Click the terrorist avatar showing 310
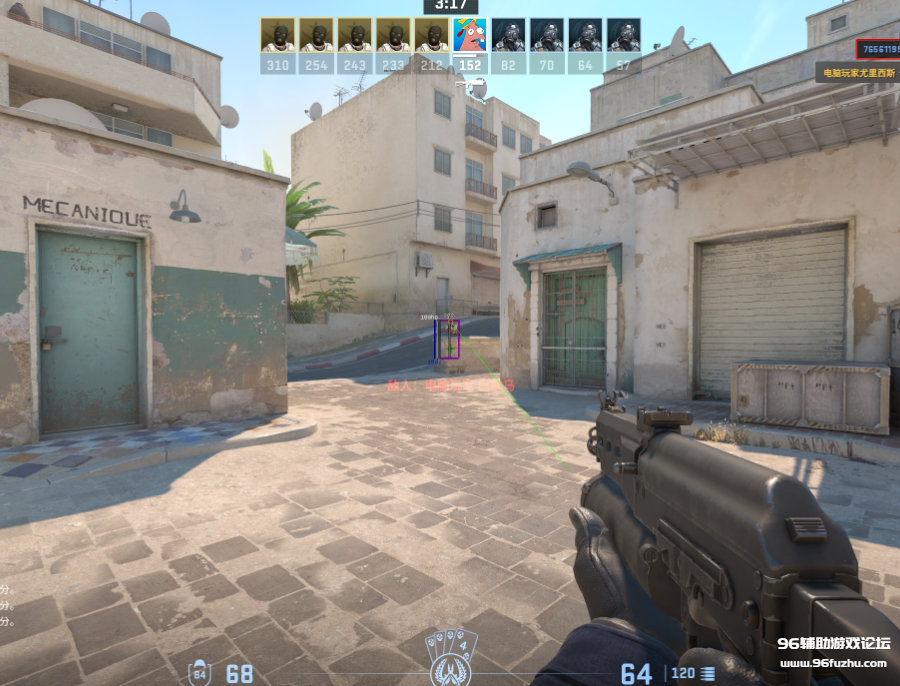Screen dimensions: 900x686 [x=277, y=36]
